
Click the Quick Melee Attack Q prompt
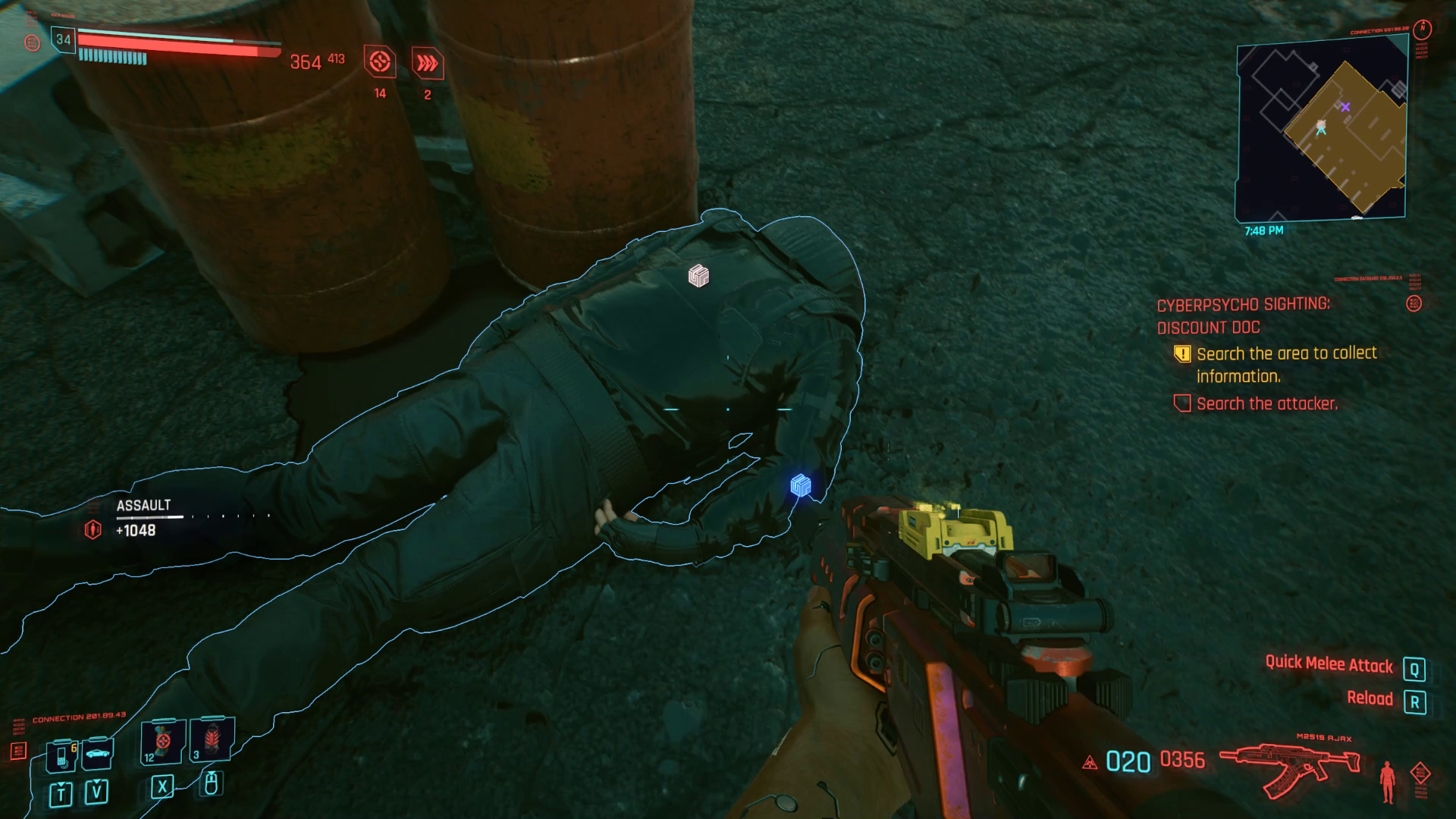[x=1414, y=667]
